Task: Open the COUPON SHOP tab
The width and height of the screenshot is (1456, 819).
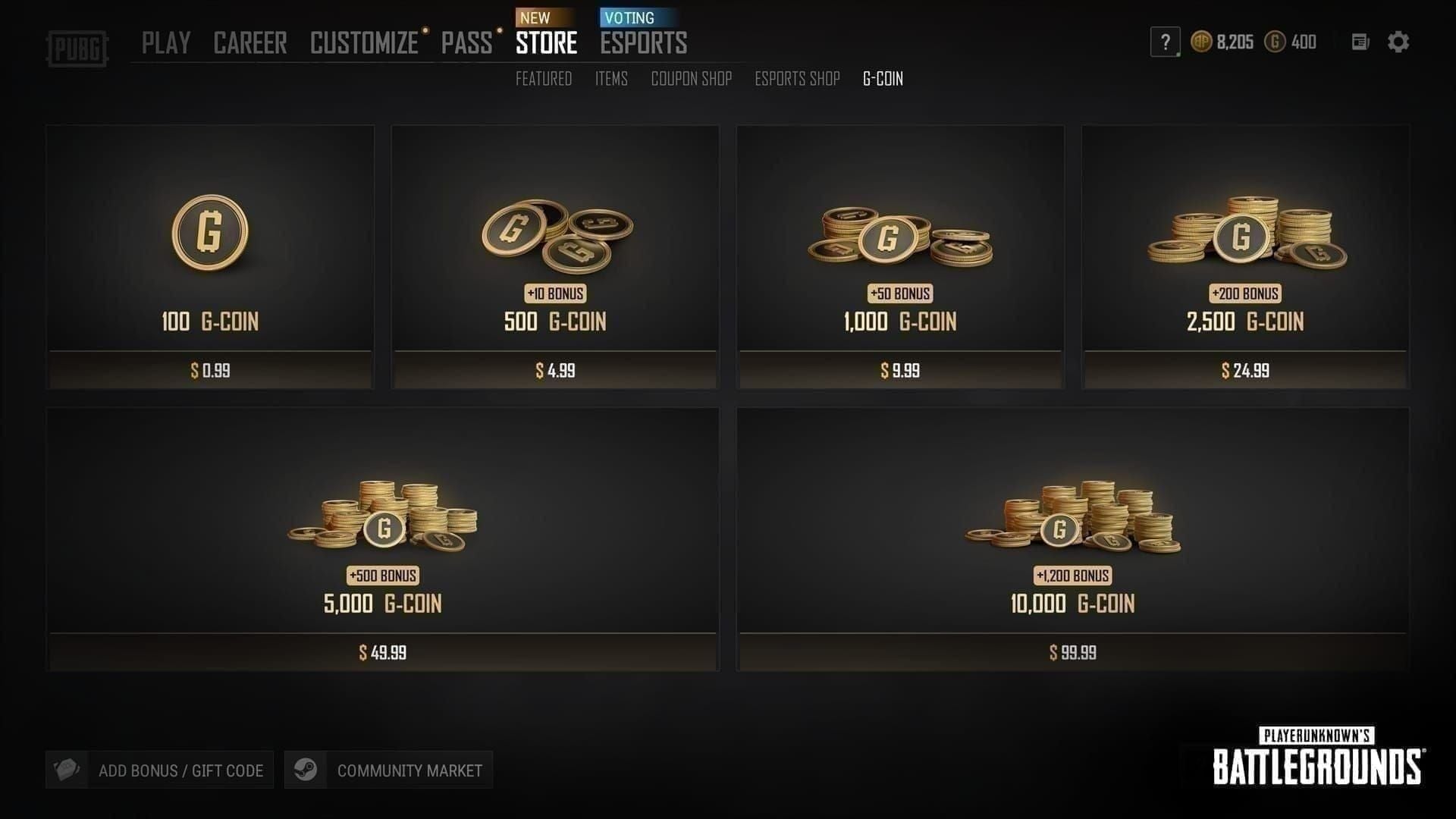Action: 691,79
